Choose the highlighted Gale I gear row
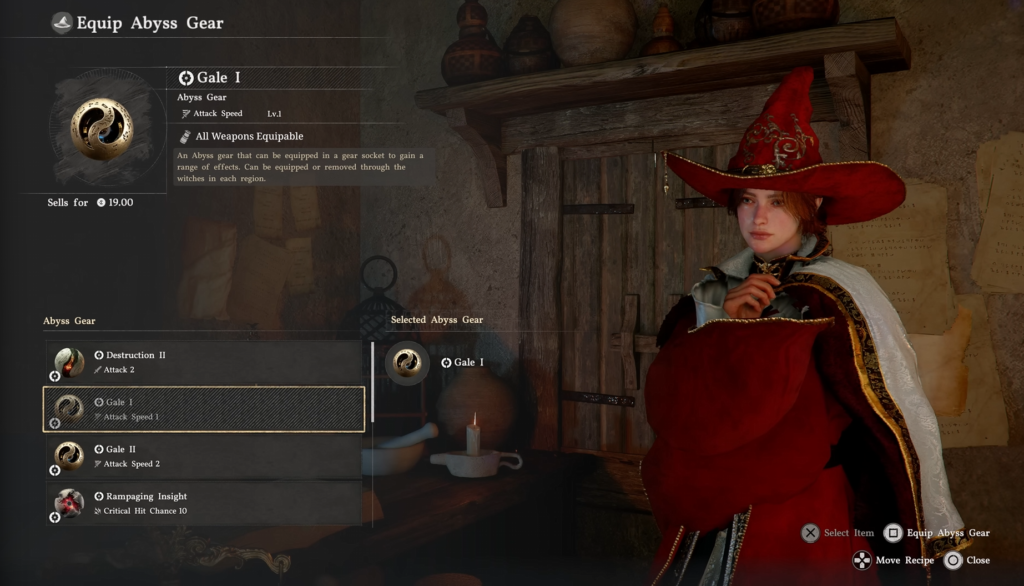This screenshot has width=1024, height=586. click(x=203, y=409)
